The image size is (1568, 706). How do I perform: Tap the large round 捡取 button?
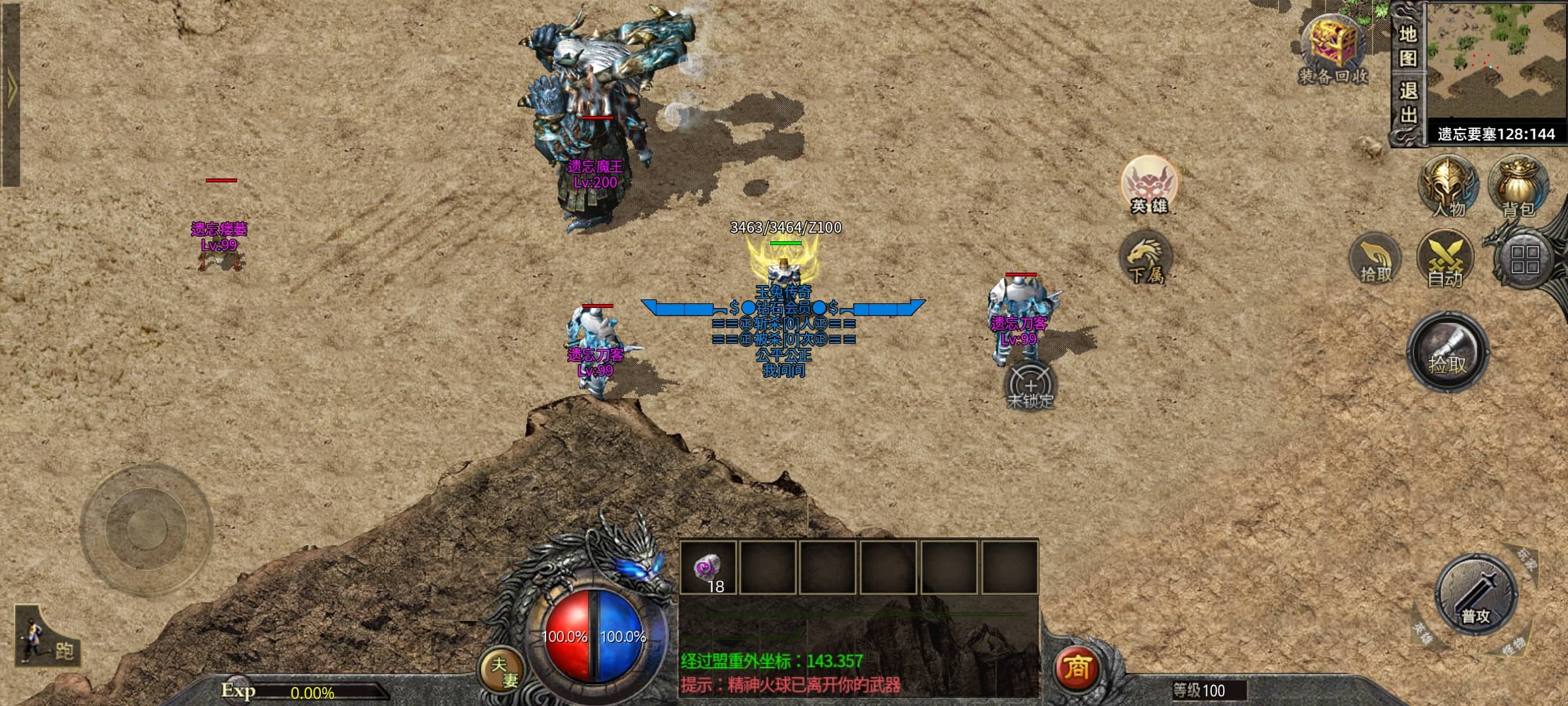click(1447, 353)
